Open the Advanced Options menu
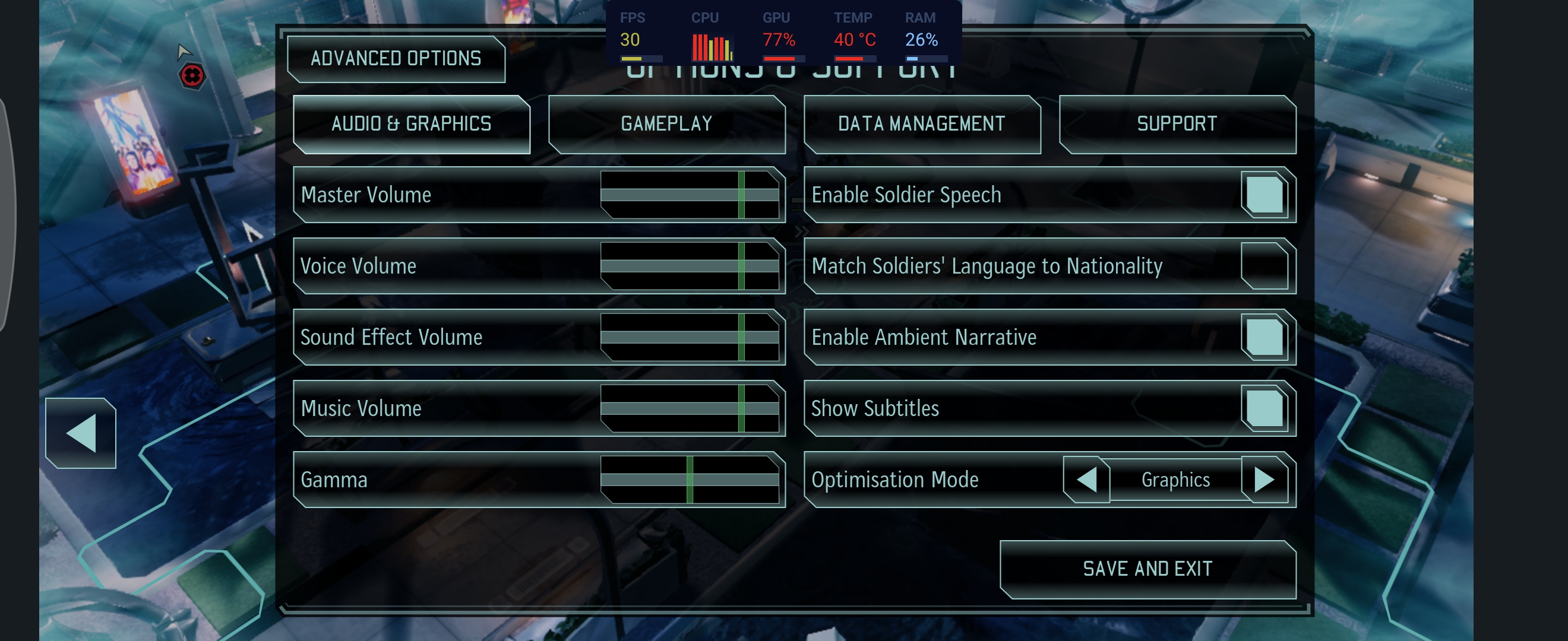Screen dimensions: 1568x641 [396, 59]
